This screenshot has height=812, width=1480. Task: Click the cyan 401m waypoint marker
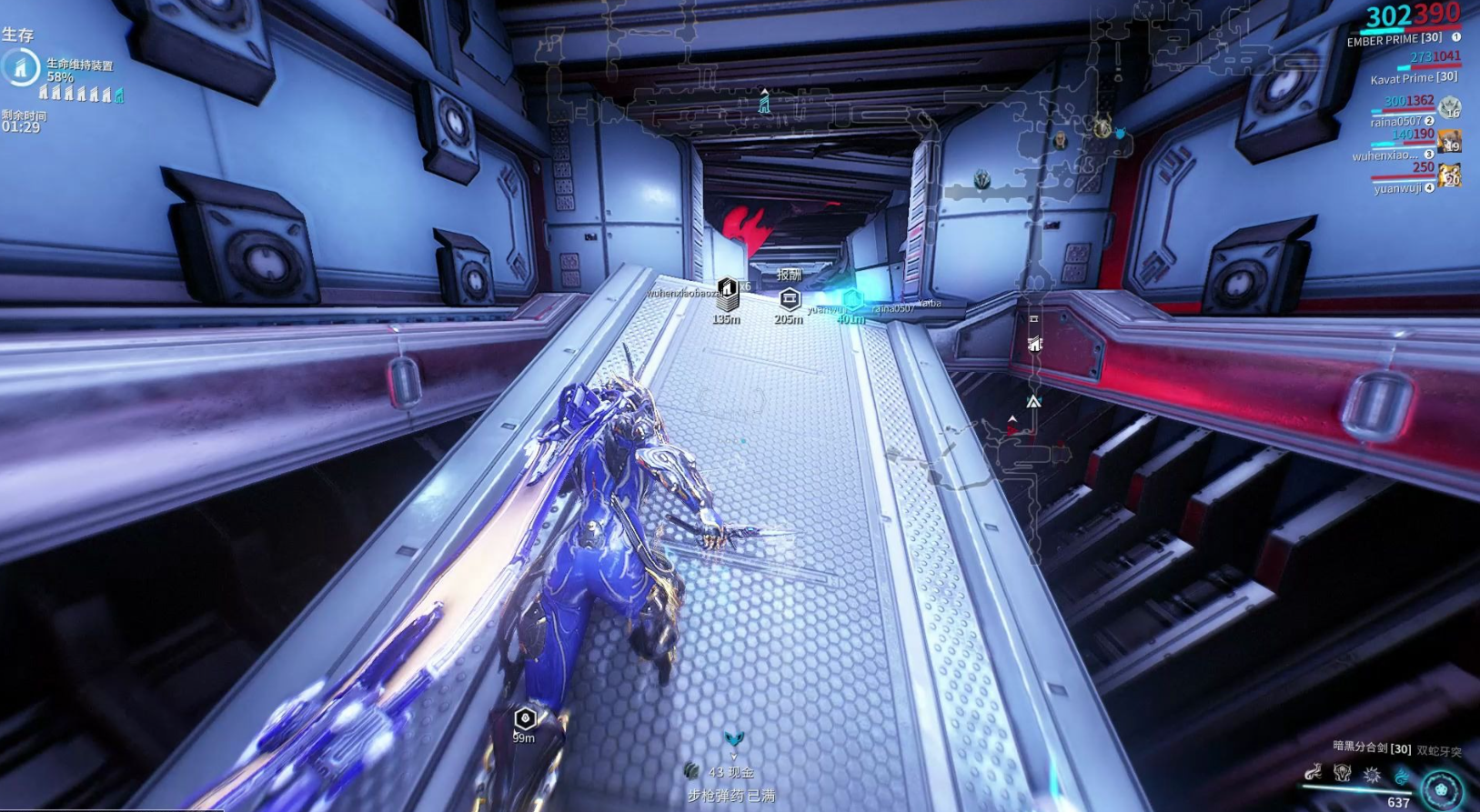851,300
